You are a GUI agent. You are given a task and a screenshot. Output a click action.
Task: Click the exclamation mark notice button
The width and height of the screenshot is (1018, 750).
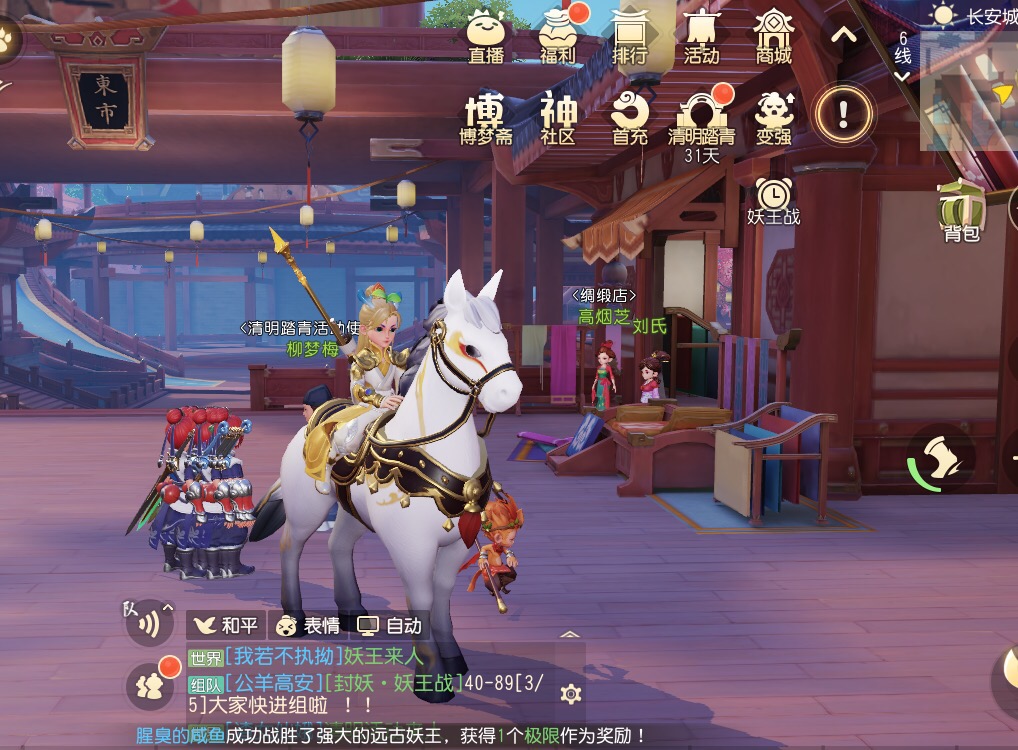click(x=843, y=114)
